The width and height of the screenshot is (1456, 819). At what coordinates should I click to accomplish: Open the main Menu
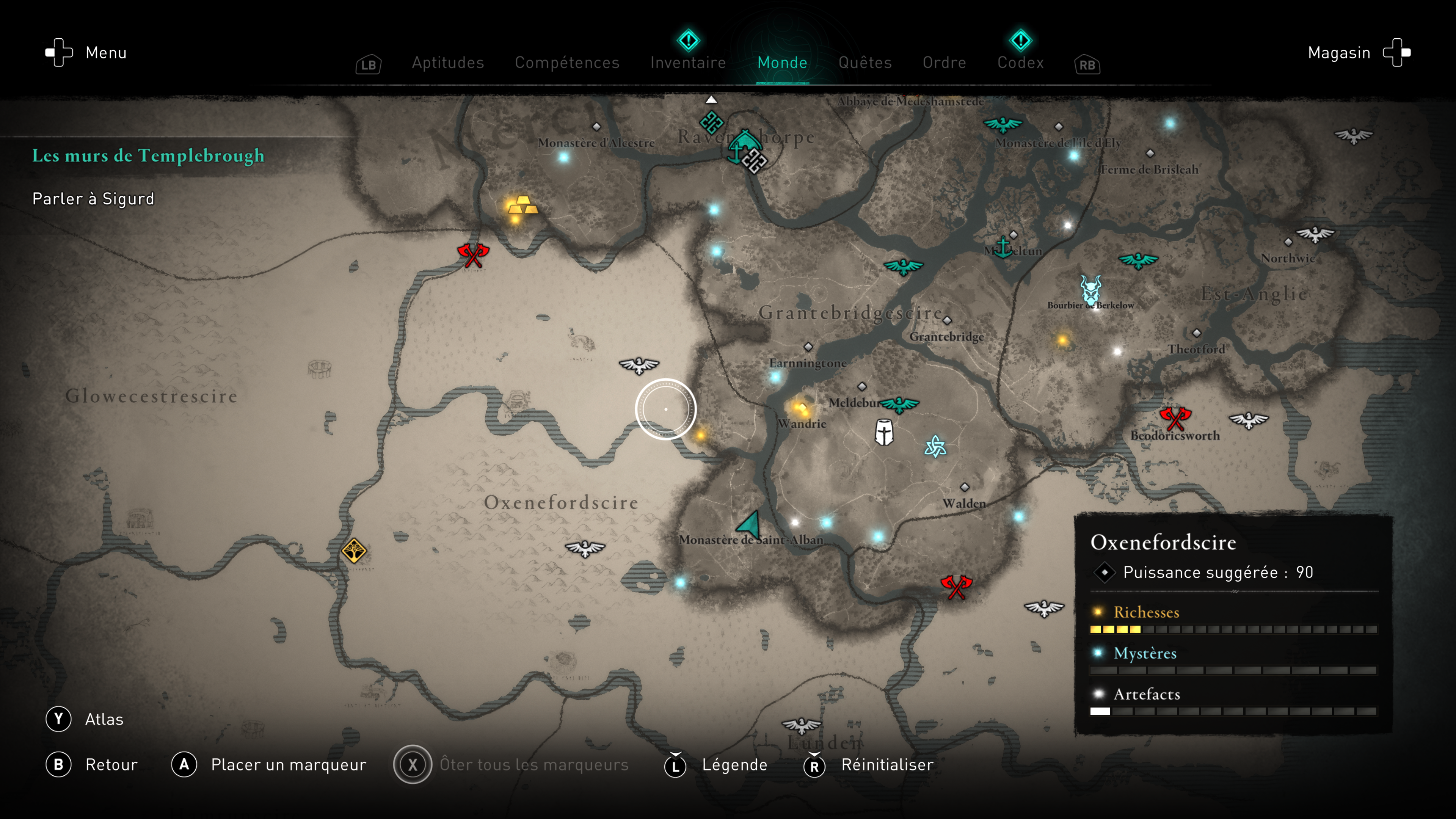click(106, 53)
